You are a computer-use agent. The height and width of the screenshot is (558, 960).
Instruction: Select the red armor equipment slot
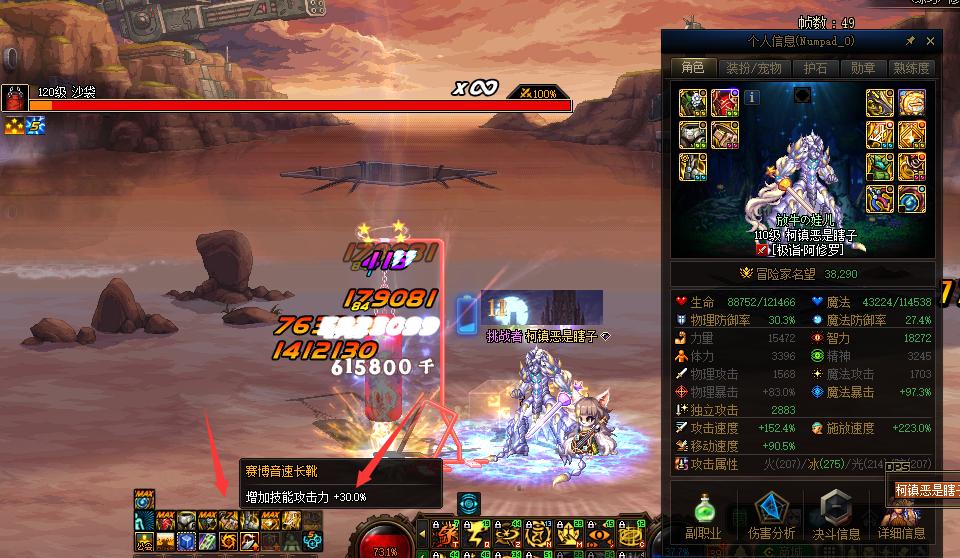pyautogui.click(x=724, y=102)
